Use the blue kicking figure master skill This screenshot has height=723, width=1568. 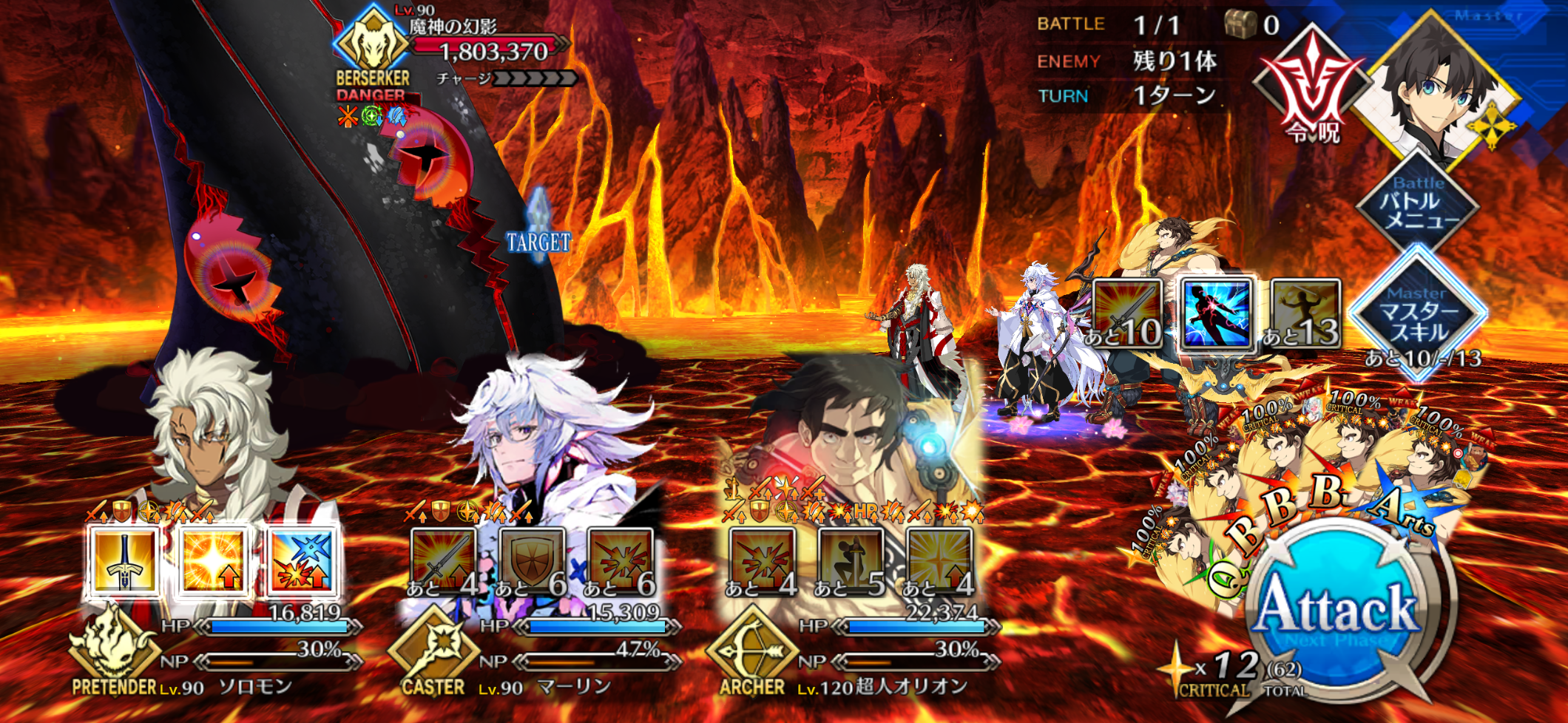(x=1216, y=313)
